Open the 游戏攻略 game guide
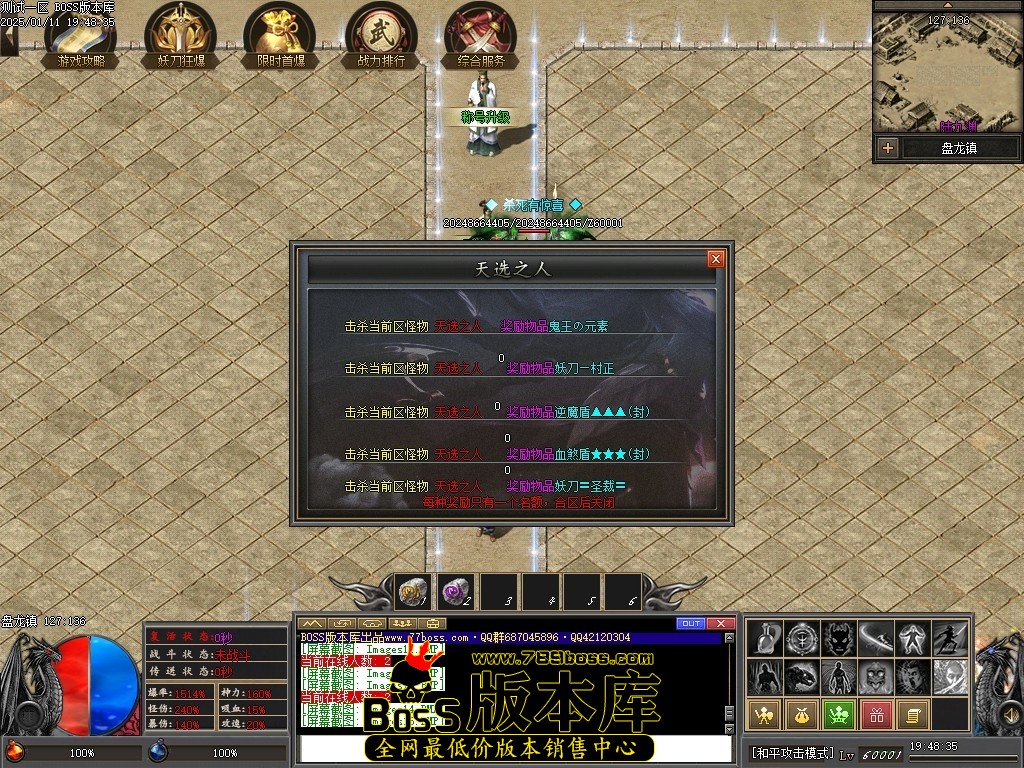The height and width of the screenshot is (768, 1024). [x=80, y=35]
